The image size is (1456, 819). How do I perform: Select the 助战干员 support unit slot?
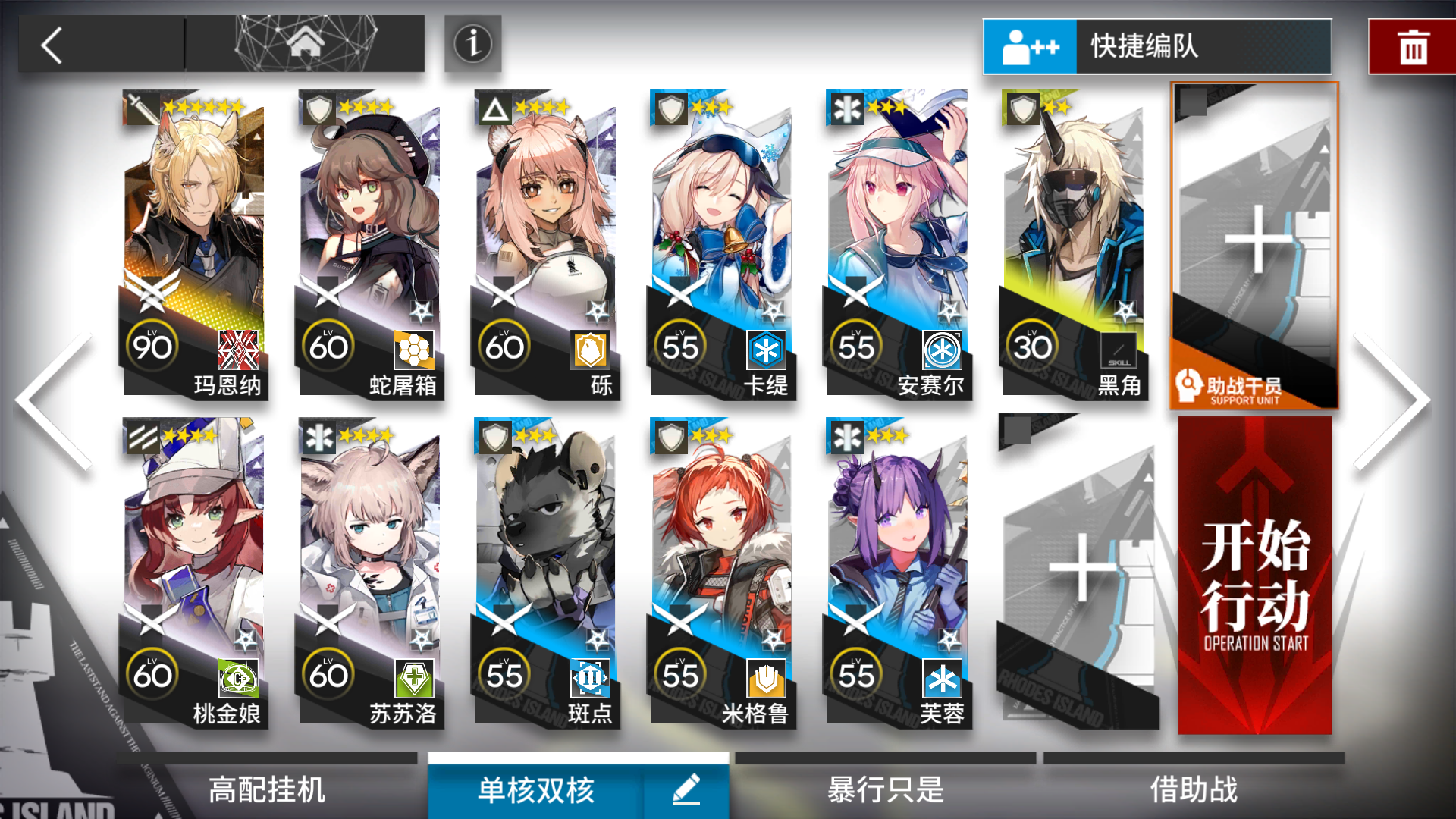tap(1254, 243)
